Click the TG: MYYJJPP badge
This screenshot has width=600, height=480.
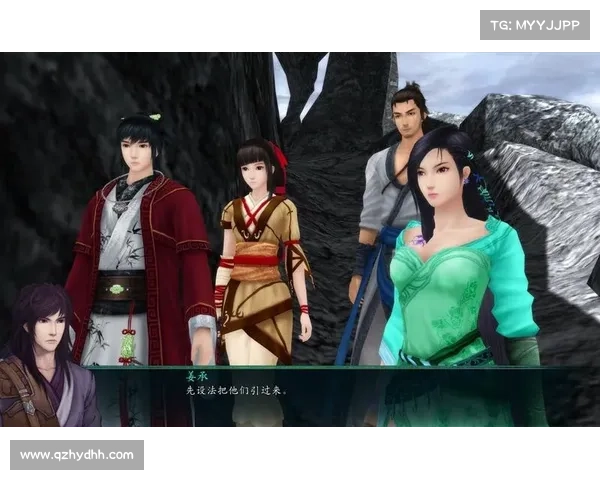coord(535,24)
